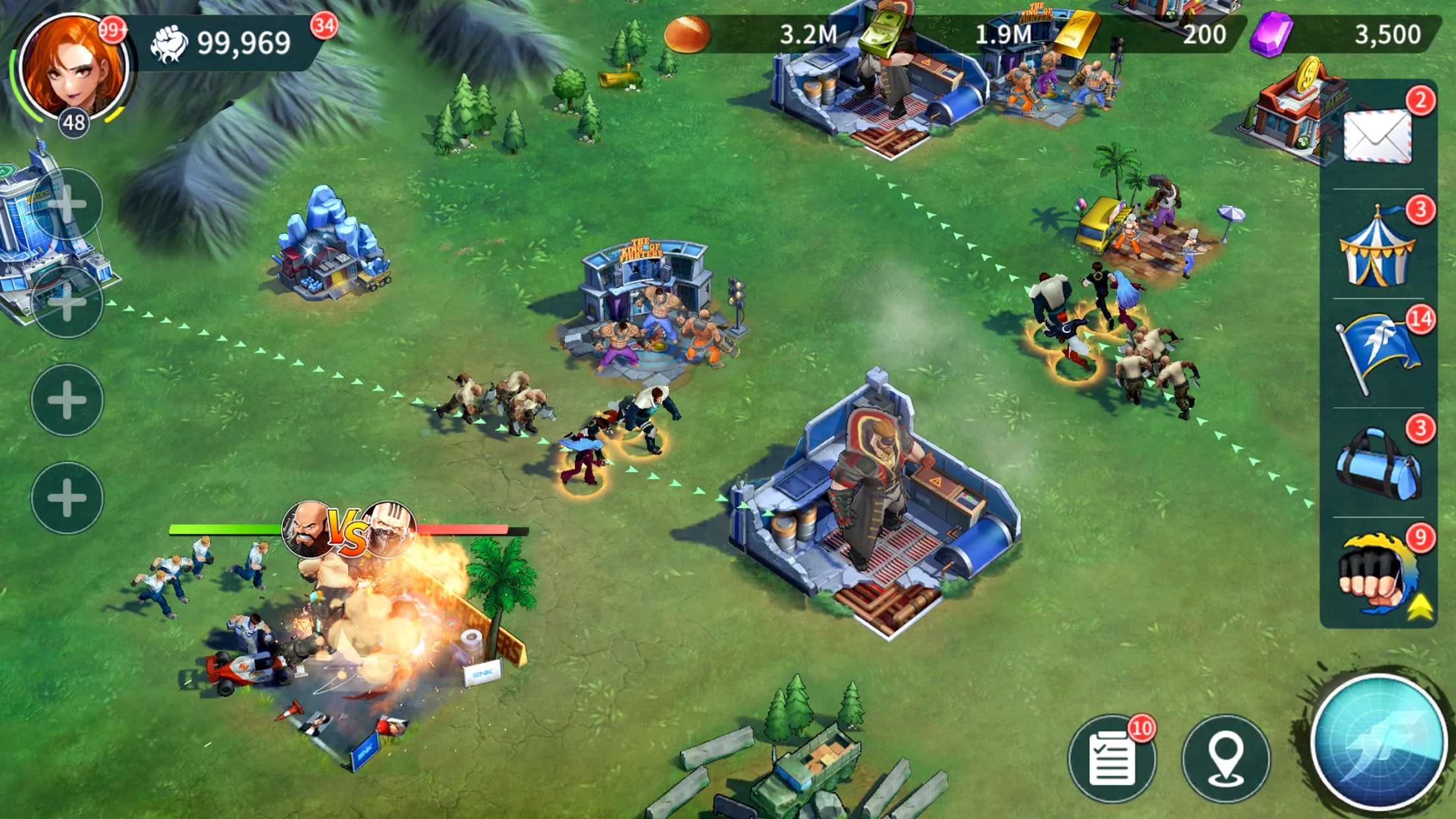Click the purple gem currency counter

(x=1345, y=34)
